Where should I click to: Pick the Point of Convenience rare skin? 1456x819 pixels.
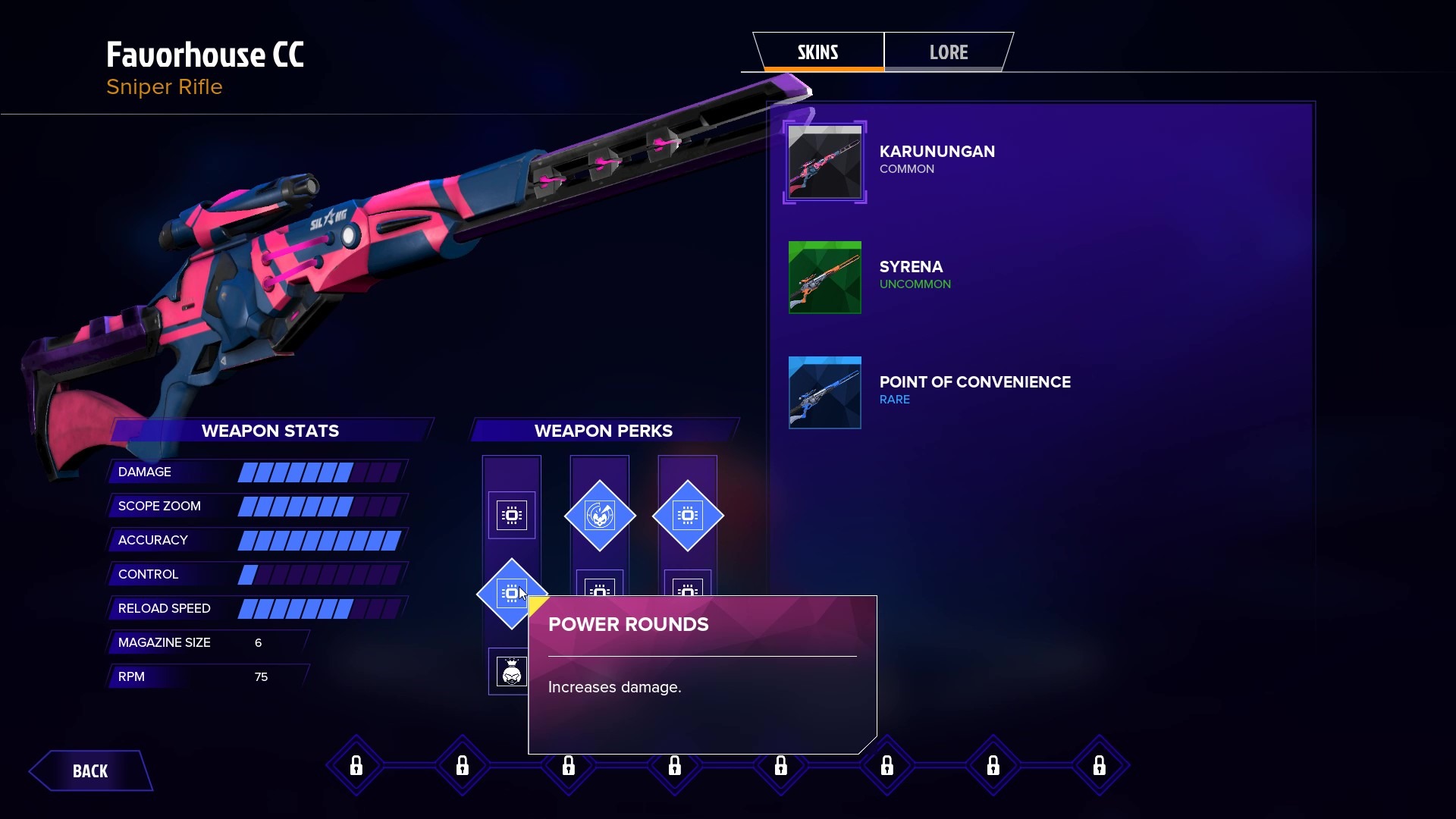(825, 393)
